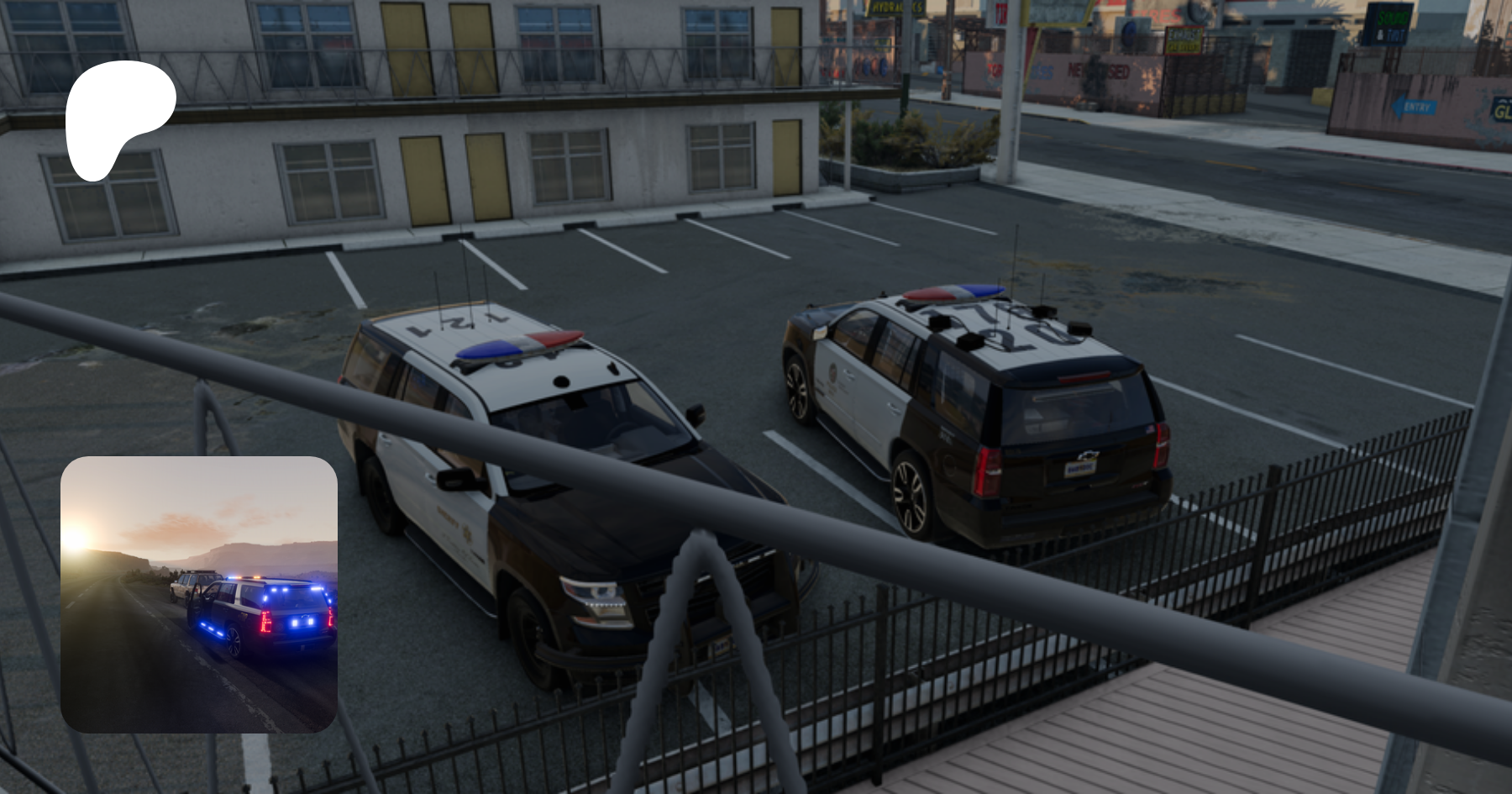Click the white Patreon logo
The height and width of the screenshot is (794, 1512).
click(x=119, y=116)
